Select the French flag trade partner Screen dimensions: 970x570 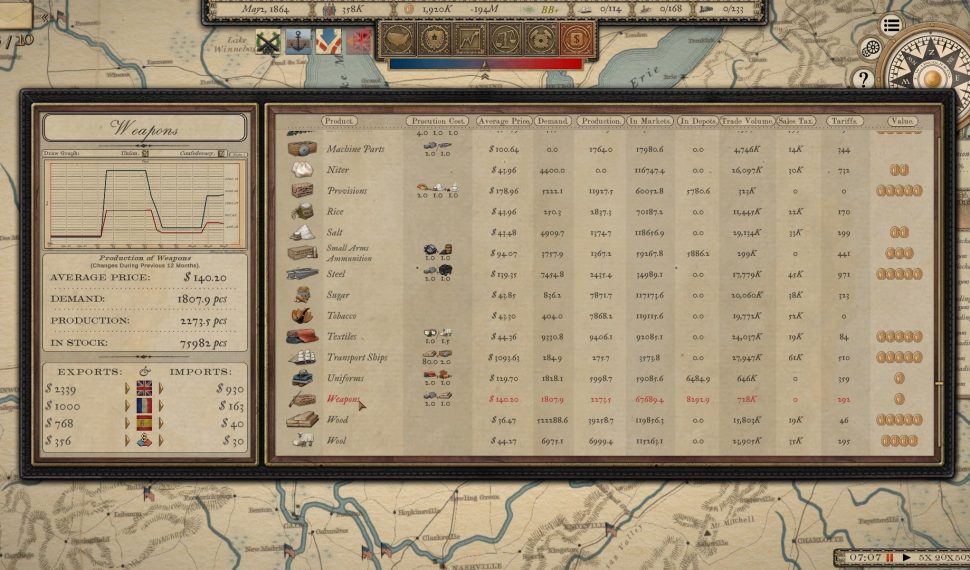tap(144, 406)
